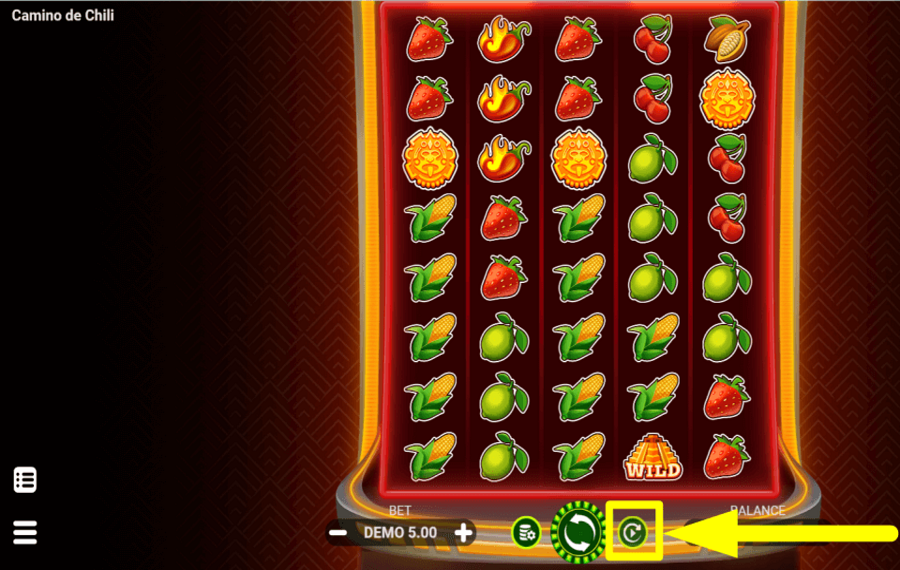Open the paytable list icon
Screen dimensions: 900x570
[25, 480]
